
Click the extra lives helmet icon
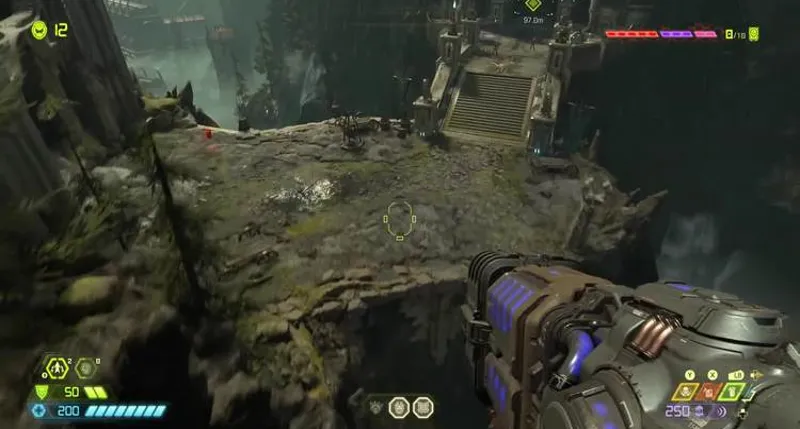pos(39,29)
